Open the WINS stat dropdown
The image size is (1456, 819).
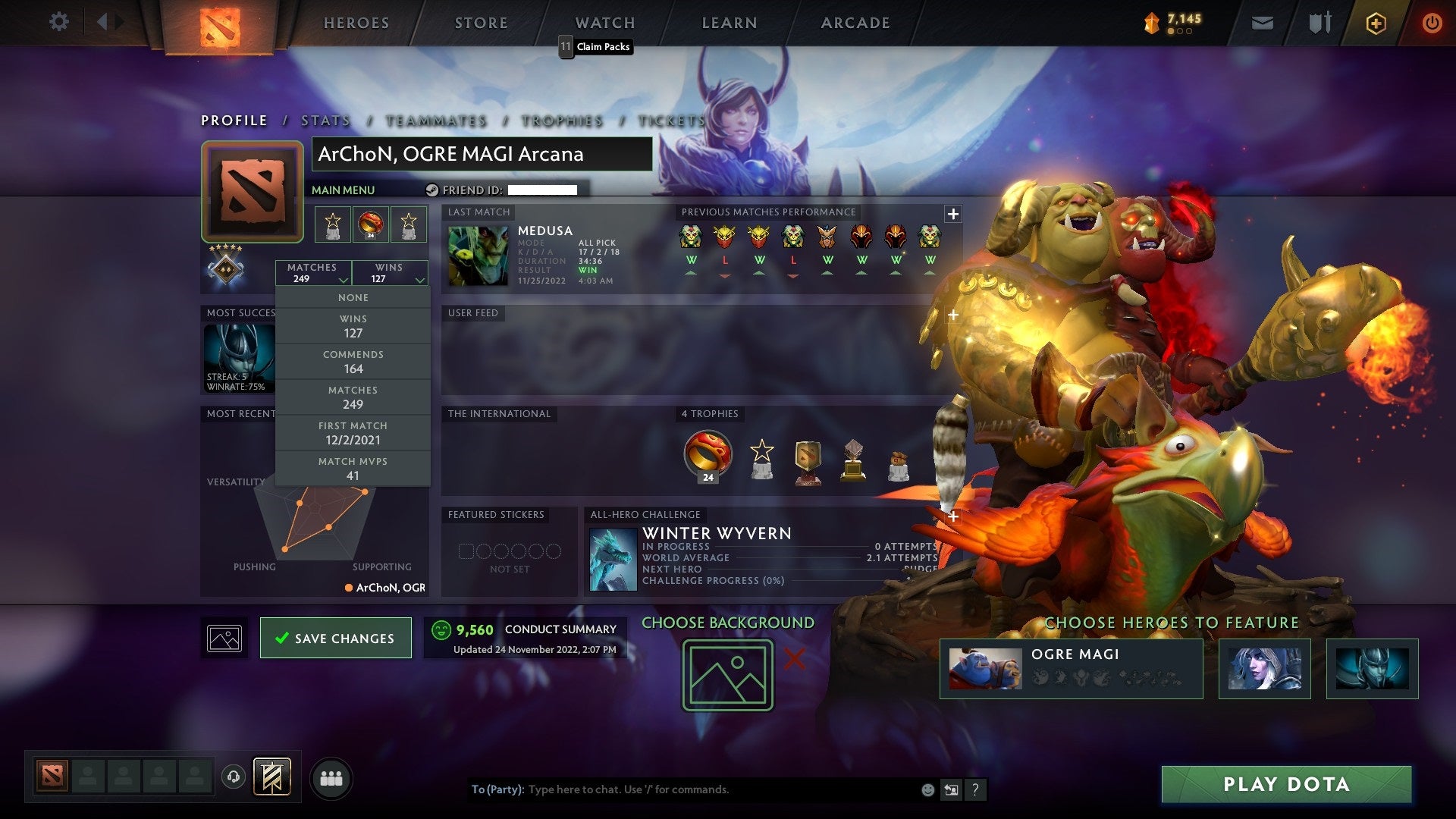point(390,273)
